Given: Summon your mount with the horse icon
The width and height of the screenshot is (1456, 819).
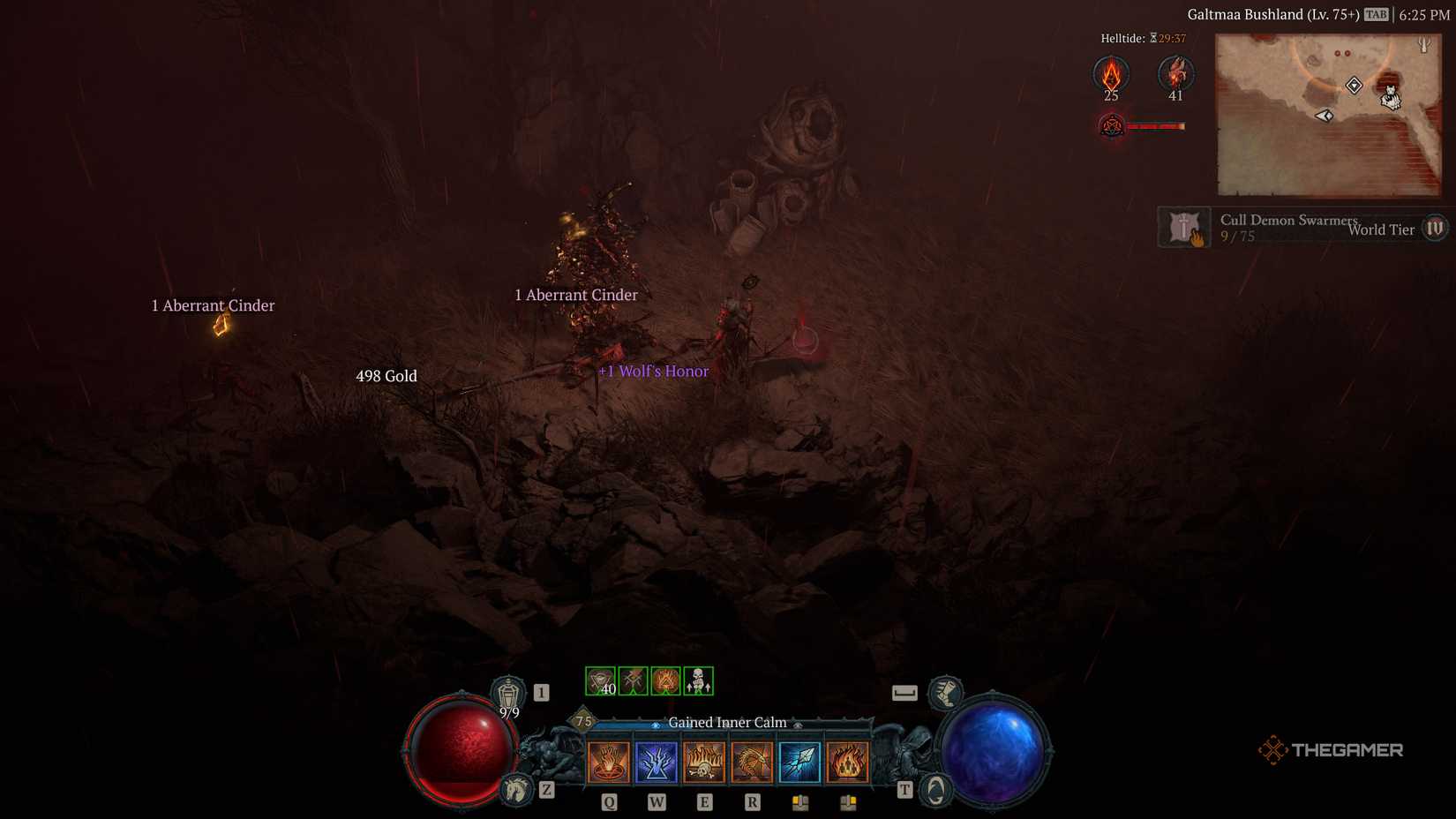Looking at the screenshot, I should click(x=515, y=791).
